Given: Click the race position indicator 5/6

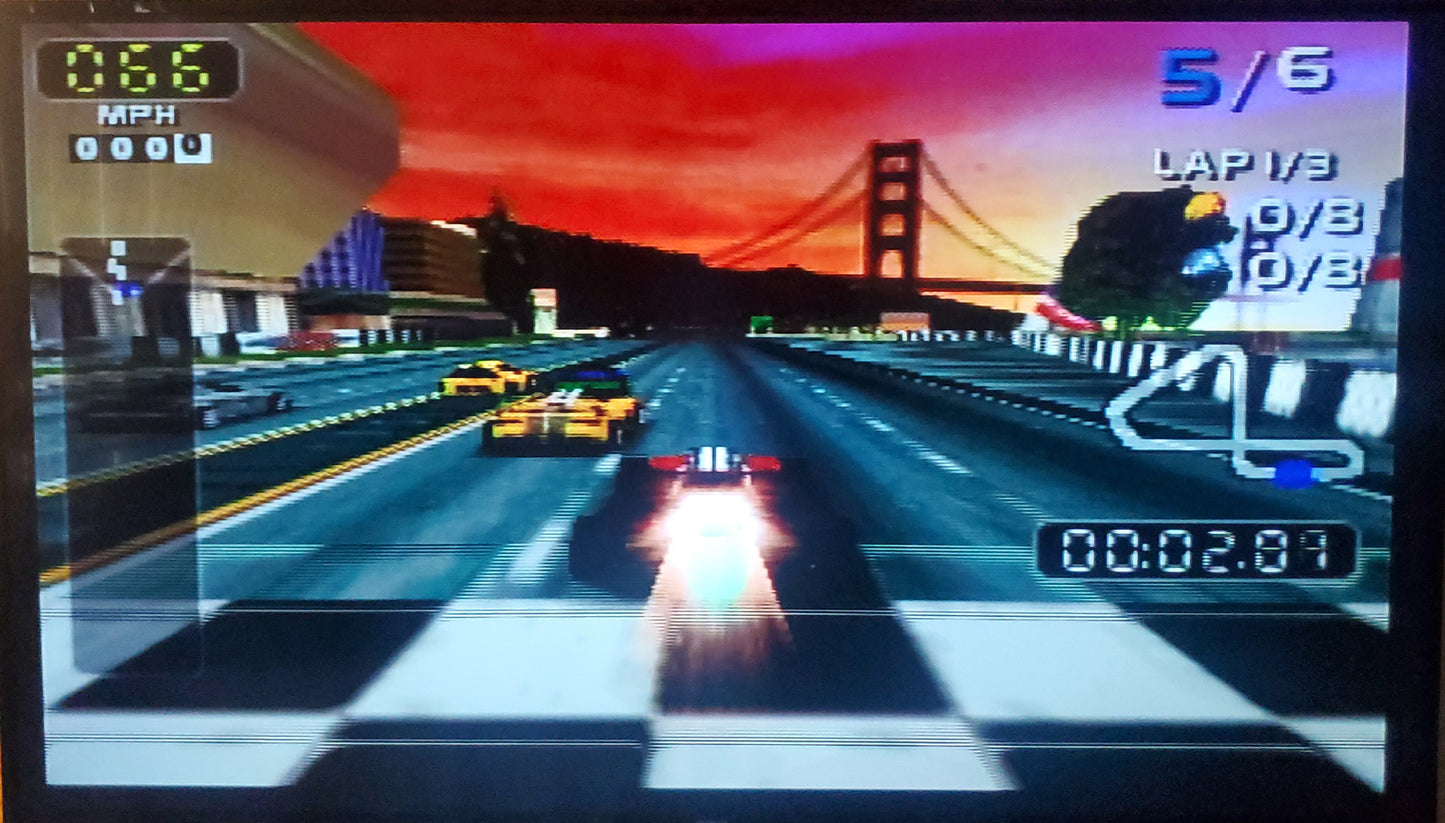Looking at the screenshot, I should 1245,77.
